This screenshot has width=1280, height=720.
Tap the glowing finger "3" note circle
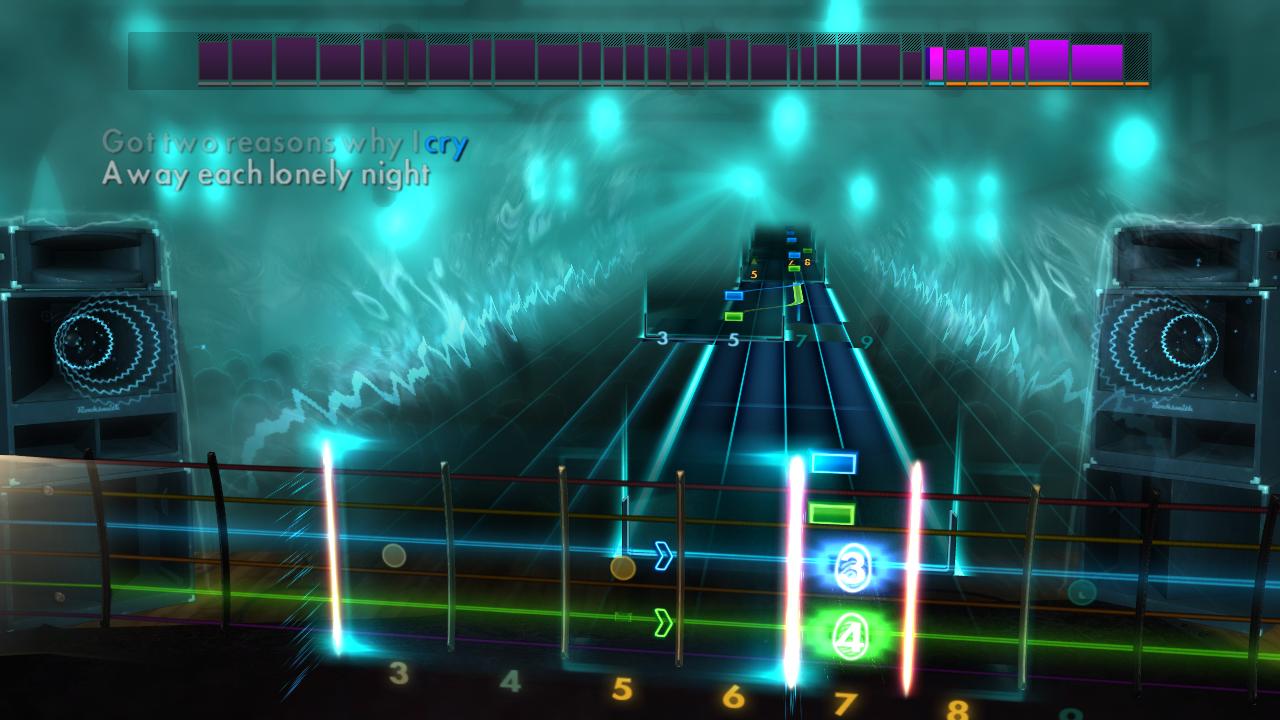tap(853, 568)
